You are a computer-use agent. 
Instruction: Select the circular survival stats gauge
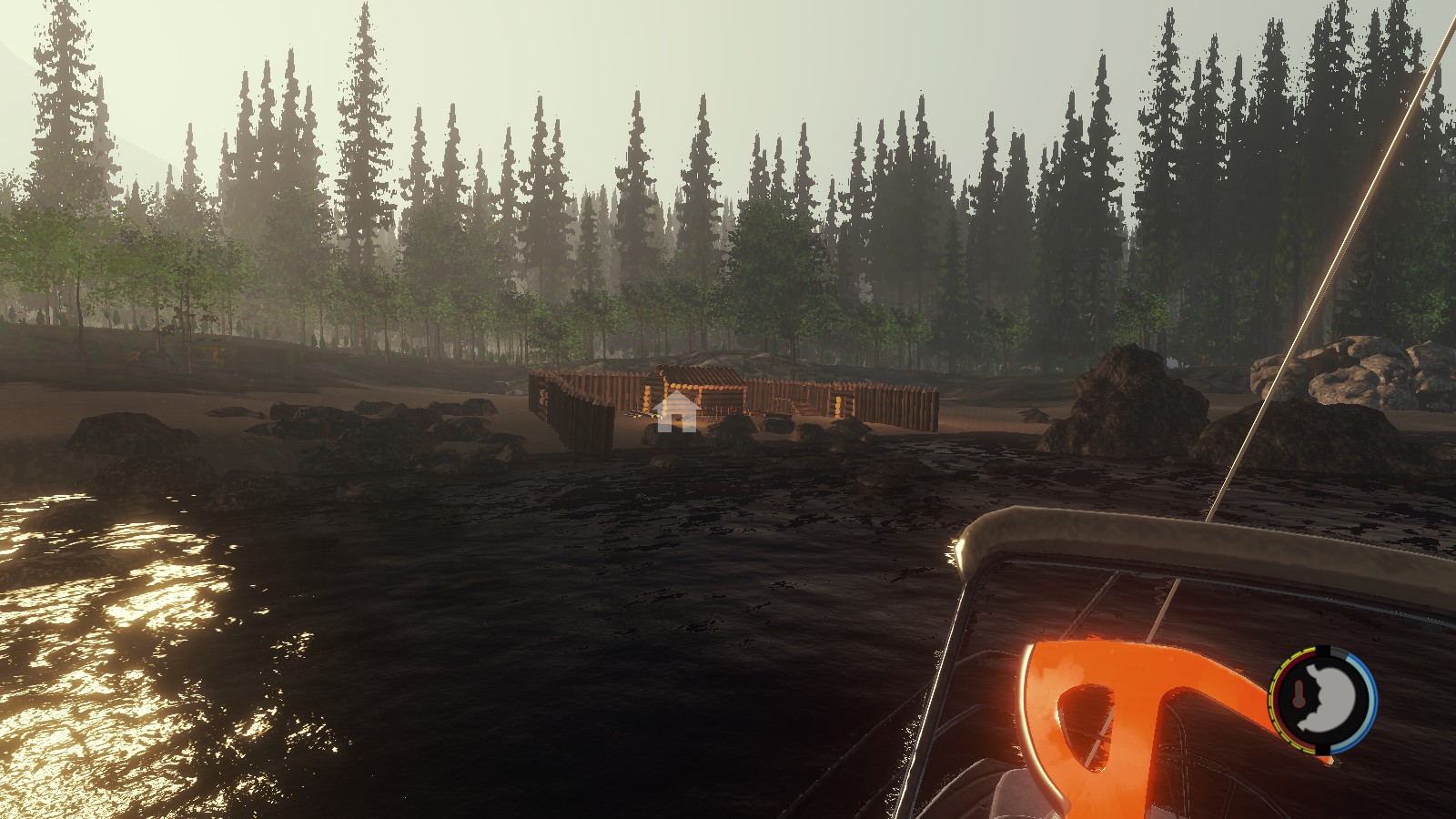point(1324,699)
